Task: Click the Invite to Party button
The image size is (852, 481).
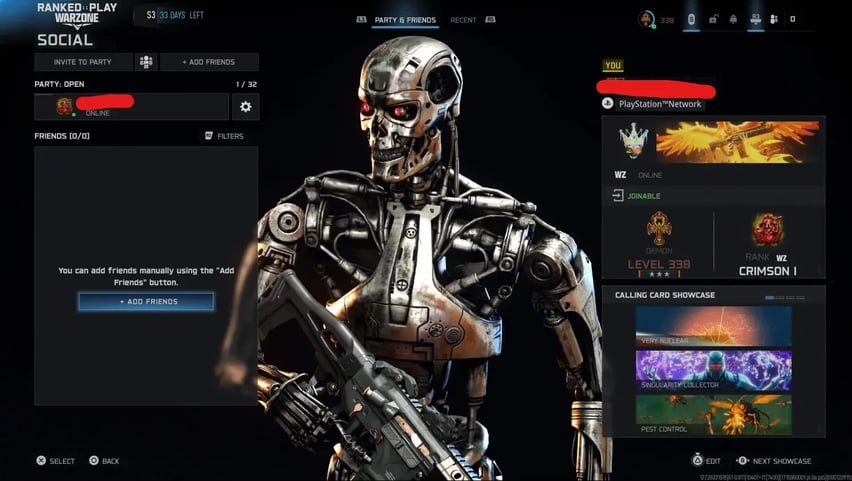Action: [84, 62]
